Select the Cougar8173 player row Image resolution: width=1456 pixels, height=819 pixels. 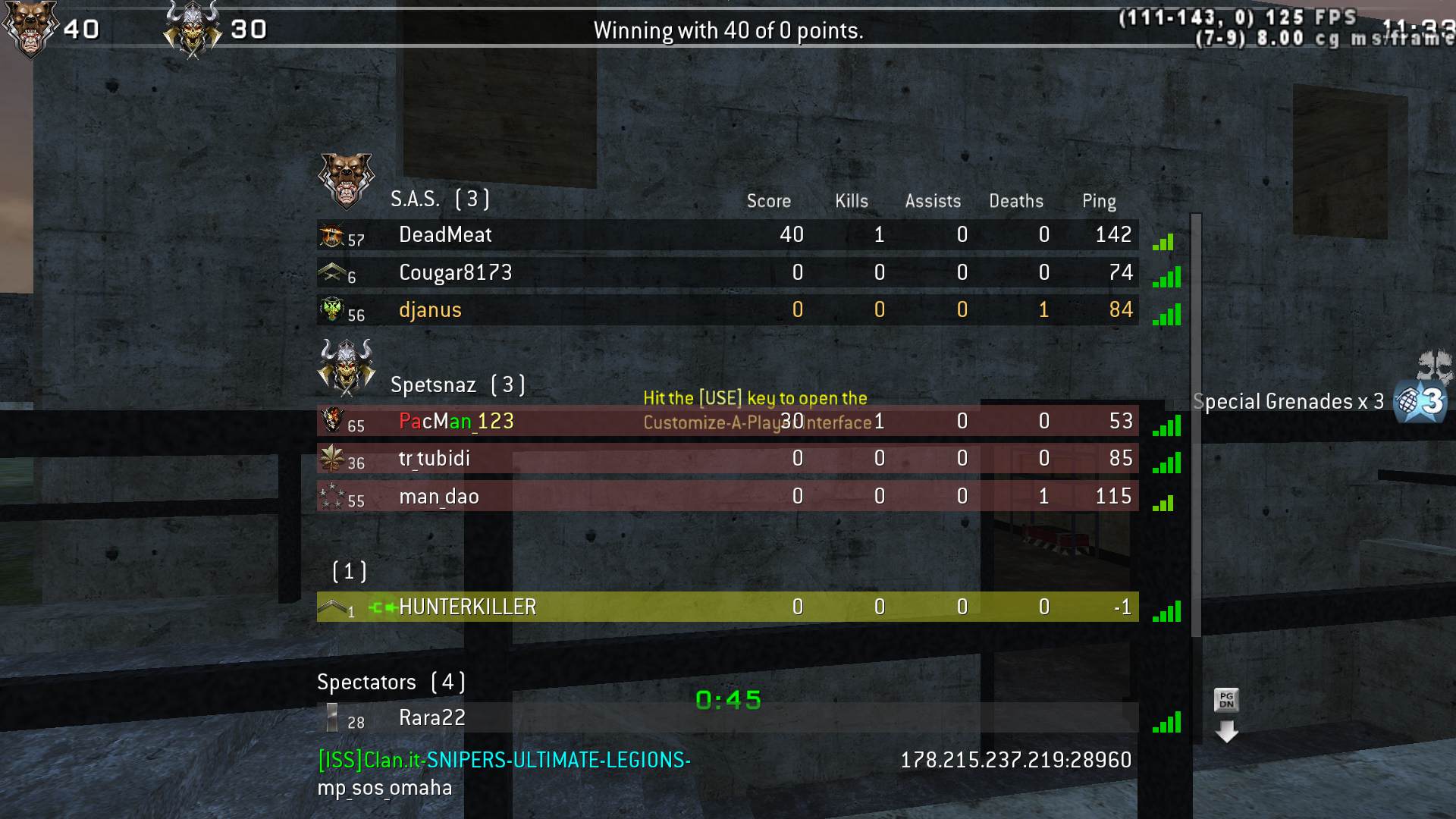point(726,273)
